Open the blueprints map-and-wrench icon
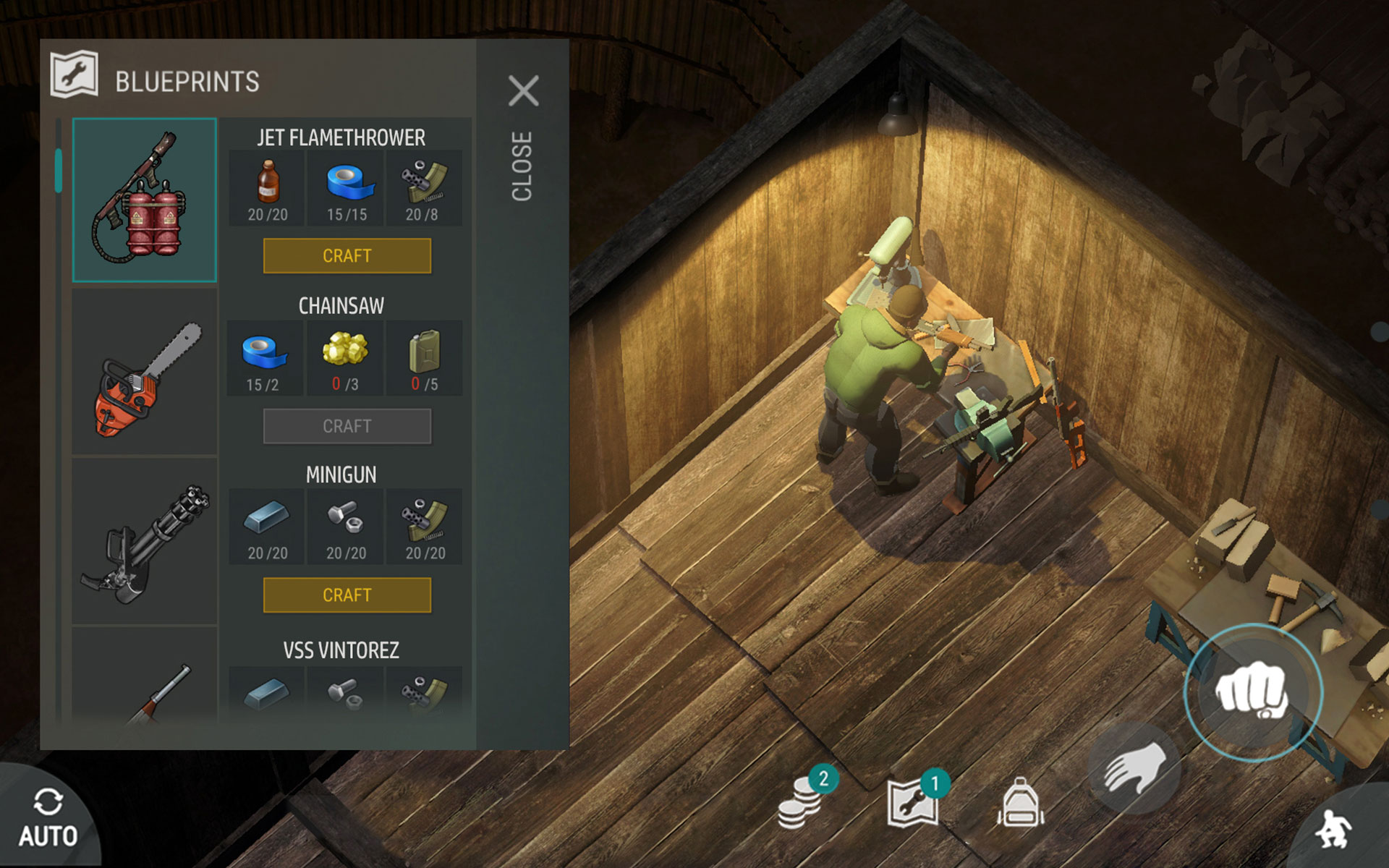The image size is (1389, 868). pyautogui.click(x=913, y=801)
